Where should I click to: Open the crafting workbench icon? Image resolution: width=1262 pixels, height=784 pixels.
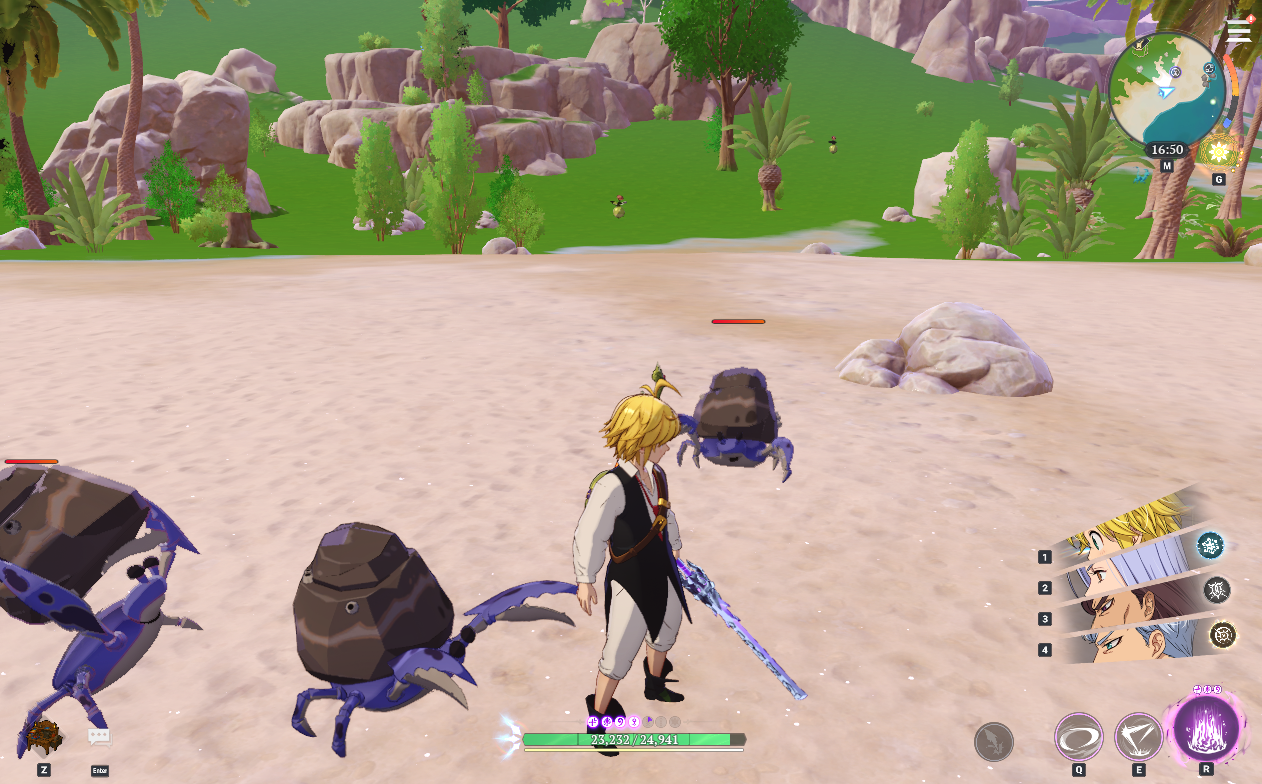[x=44, y=738]
